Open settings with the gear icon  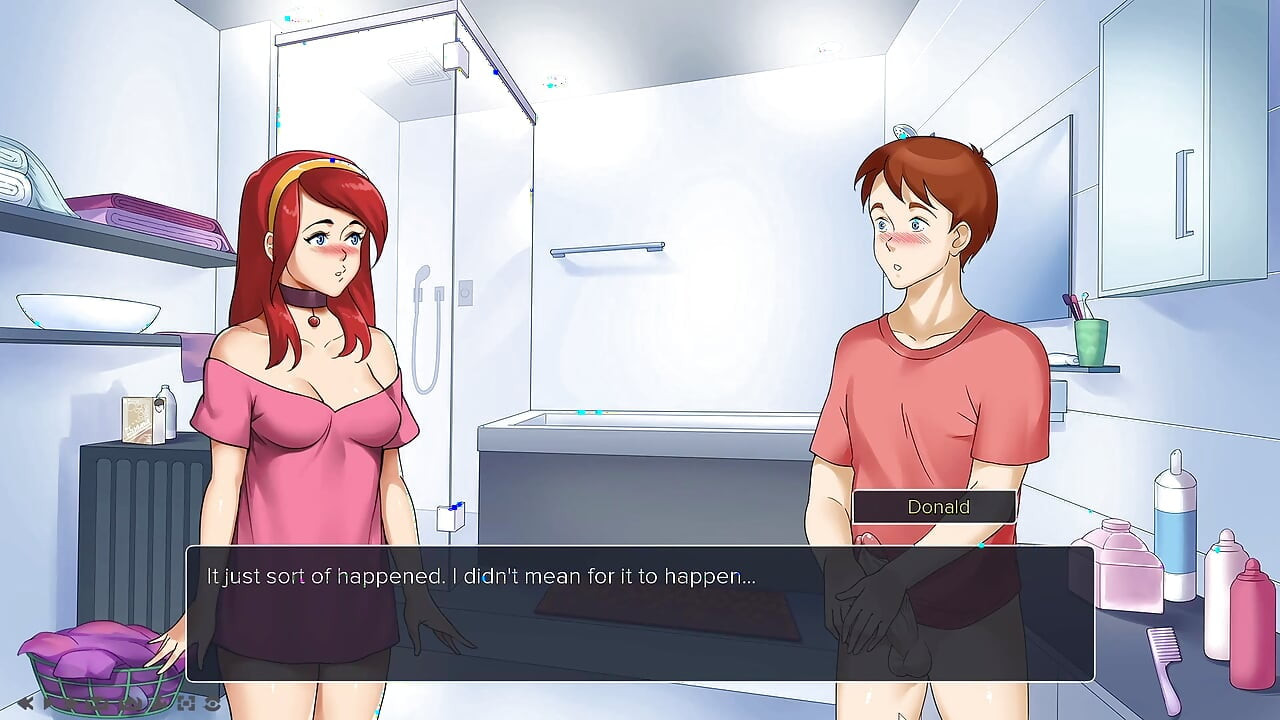tap(160, 704)
